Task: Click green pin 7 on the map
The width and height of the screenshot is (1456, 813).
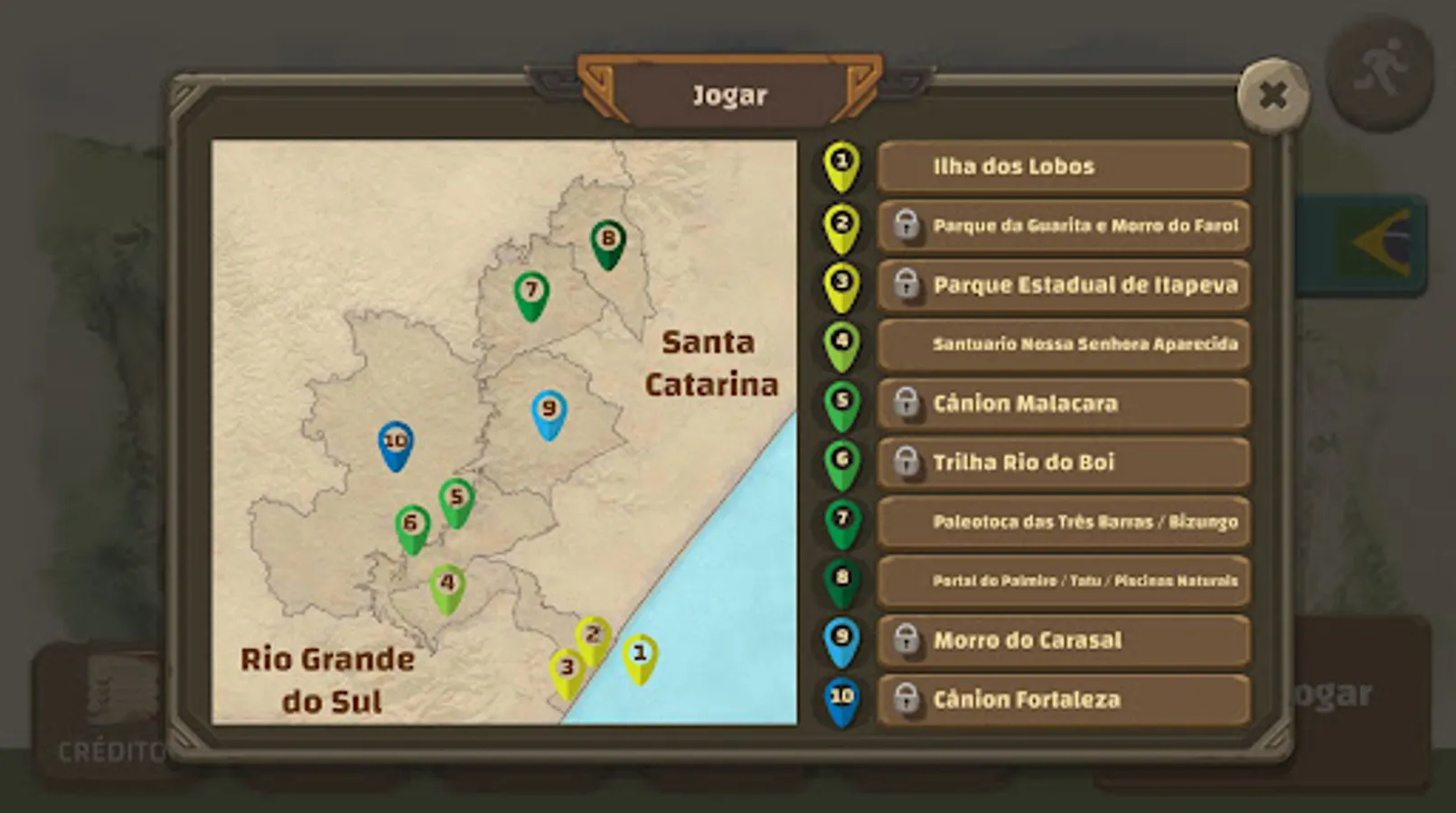Action: click(531, 290)
